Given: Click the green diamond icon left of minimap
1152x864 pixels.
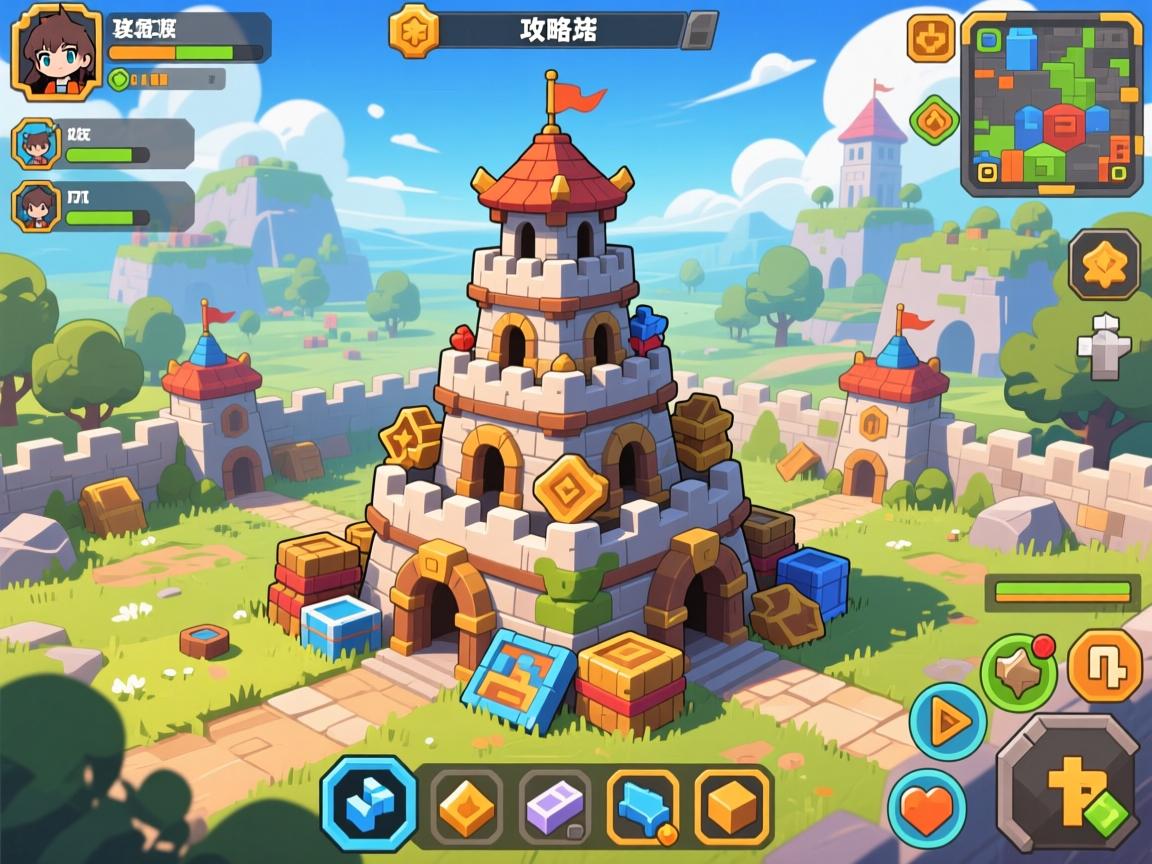Looking at the screenshot, I should tap(935, 120).
